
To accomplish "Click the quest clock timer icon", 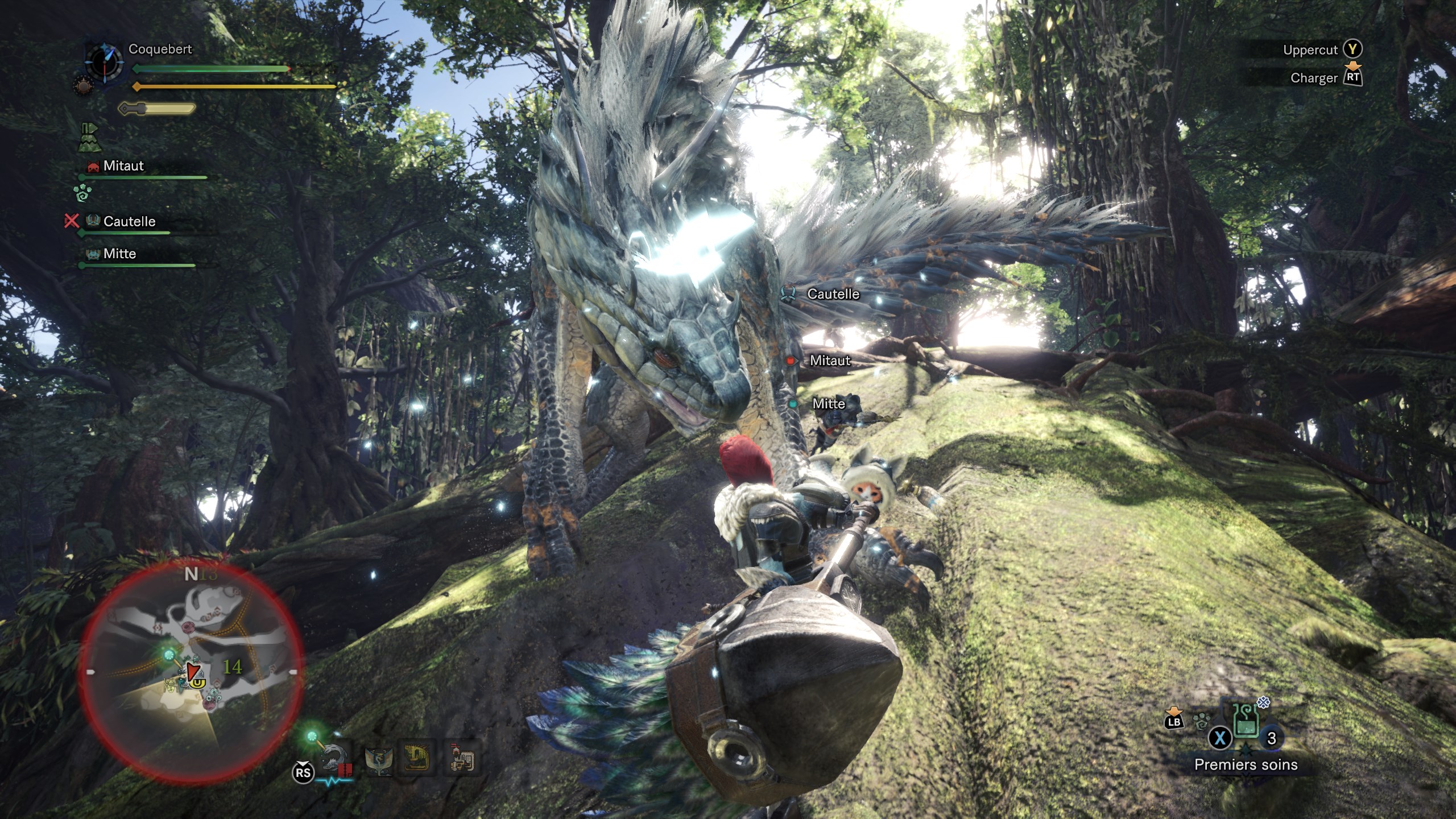I will pos(104,61).
